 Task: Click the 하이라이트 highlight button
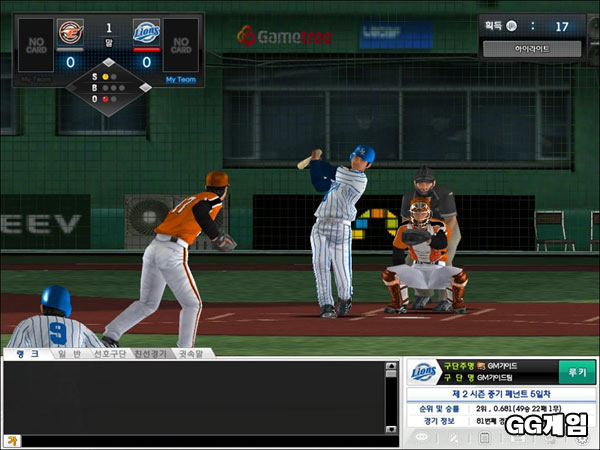point(531,48)
